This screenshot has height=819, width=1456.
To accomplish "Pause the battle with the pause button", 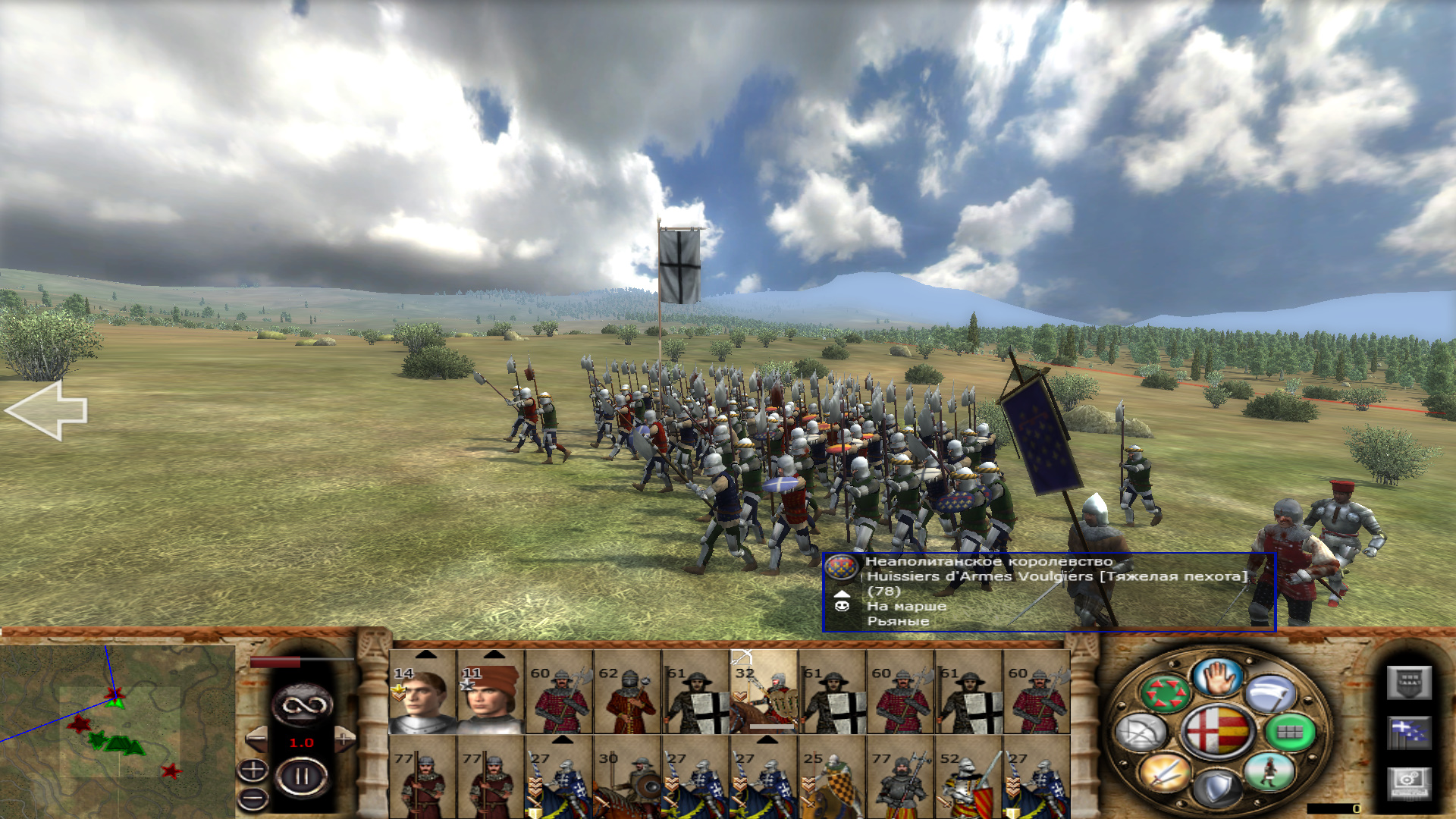I will (301, 777).
